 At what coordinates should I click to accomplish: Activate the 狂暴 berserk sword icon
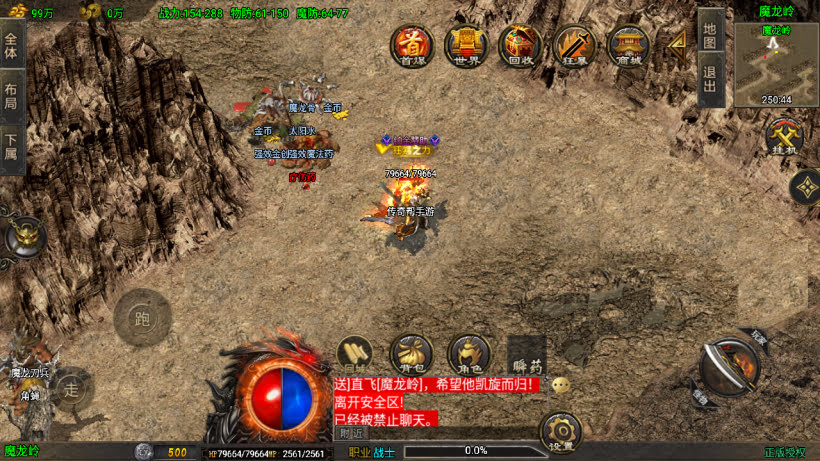click(575, 45)
